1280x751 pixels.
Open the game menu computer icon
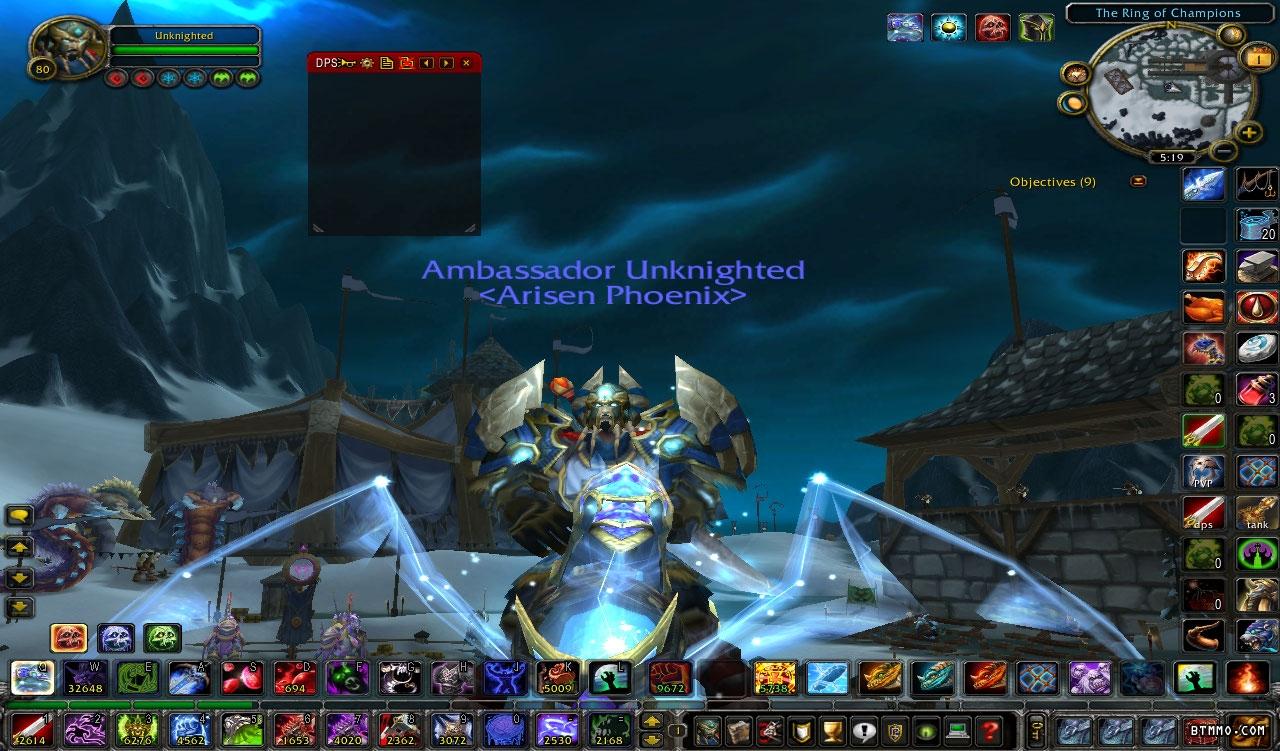(958, 730)
